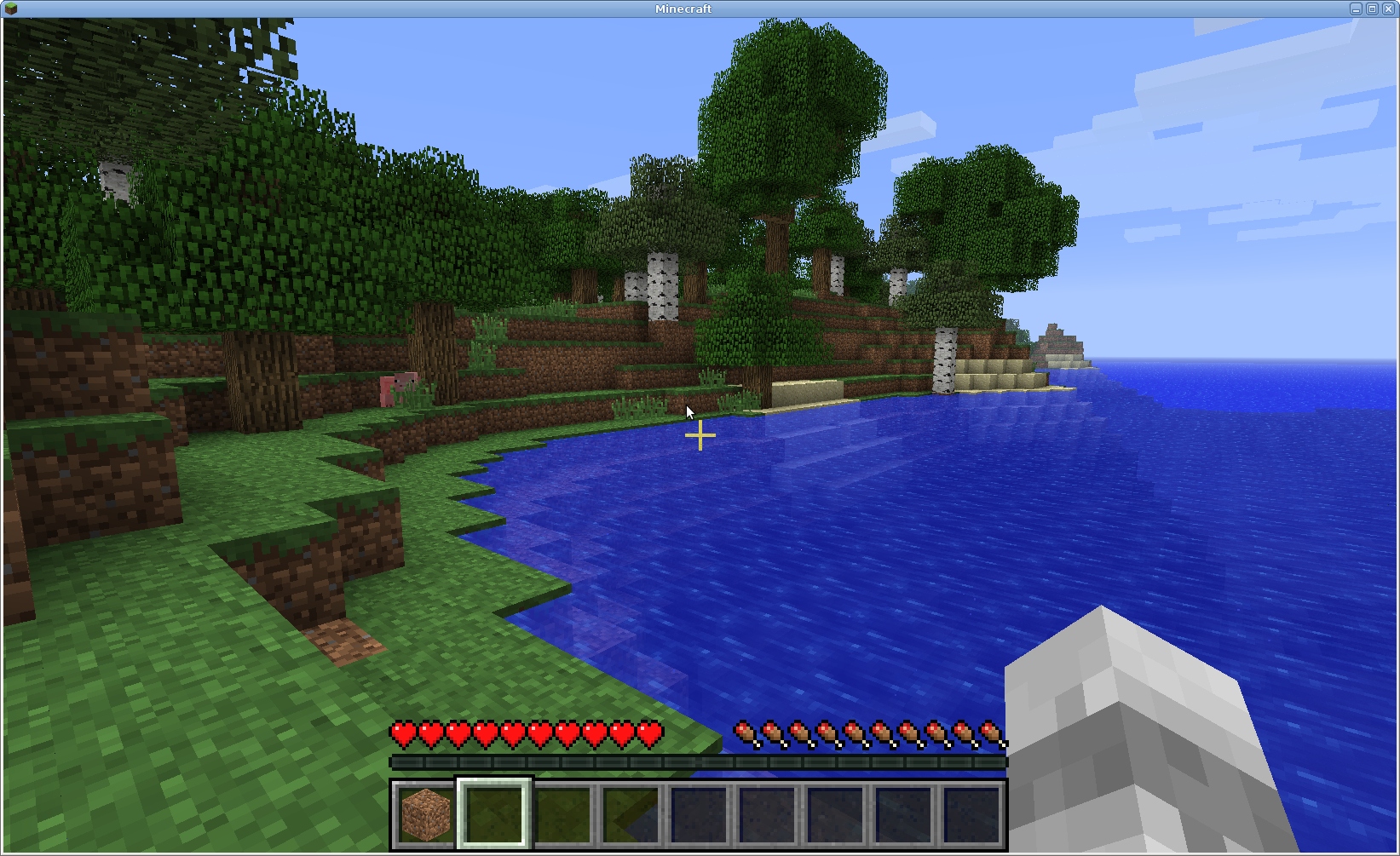Screen dimensions: 1400x856
Task: Minimize the Minecraft window
Action: [1356, 9]
